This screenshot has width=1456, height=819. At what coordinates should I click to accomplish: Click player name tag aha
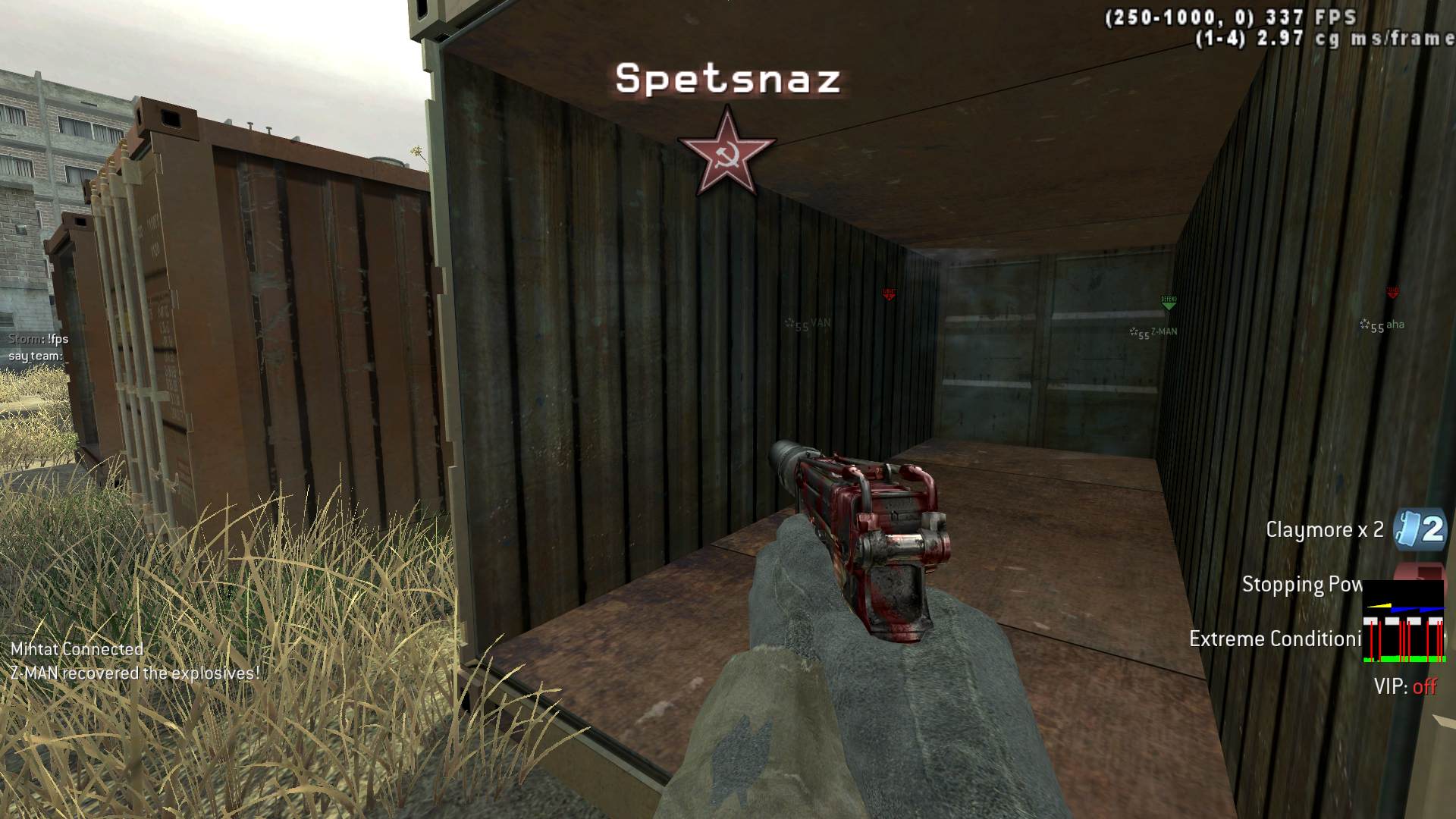pyautogui.click(x=1394, y=325)
